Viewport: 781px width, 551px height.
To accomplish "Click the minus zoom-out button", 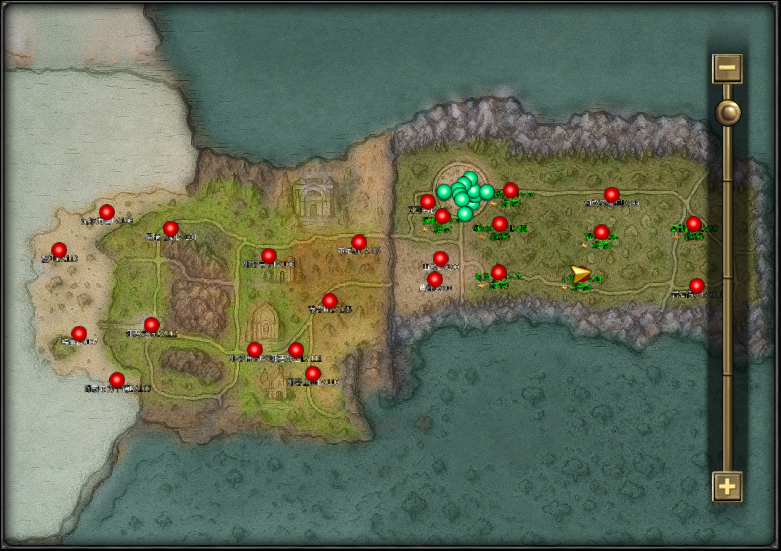I will click(x=727, y=69).
